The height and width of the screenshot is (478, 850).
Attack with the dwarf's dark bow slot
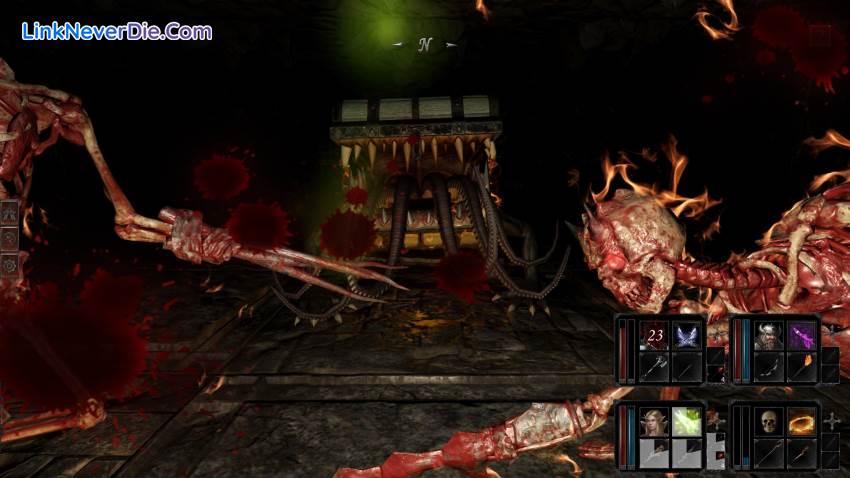[768, 368]
